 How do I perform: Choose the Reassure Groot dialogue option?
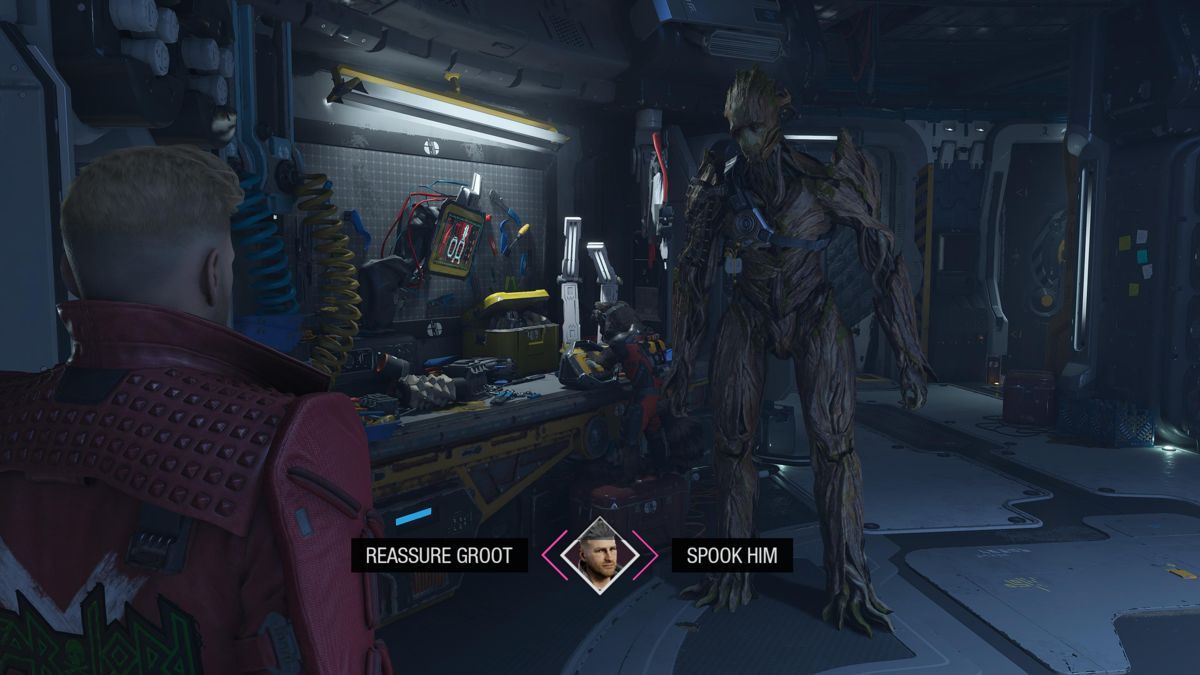[439, 556]
